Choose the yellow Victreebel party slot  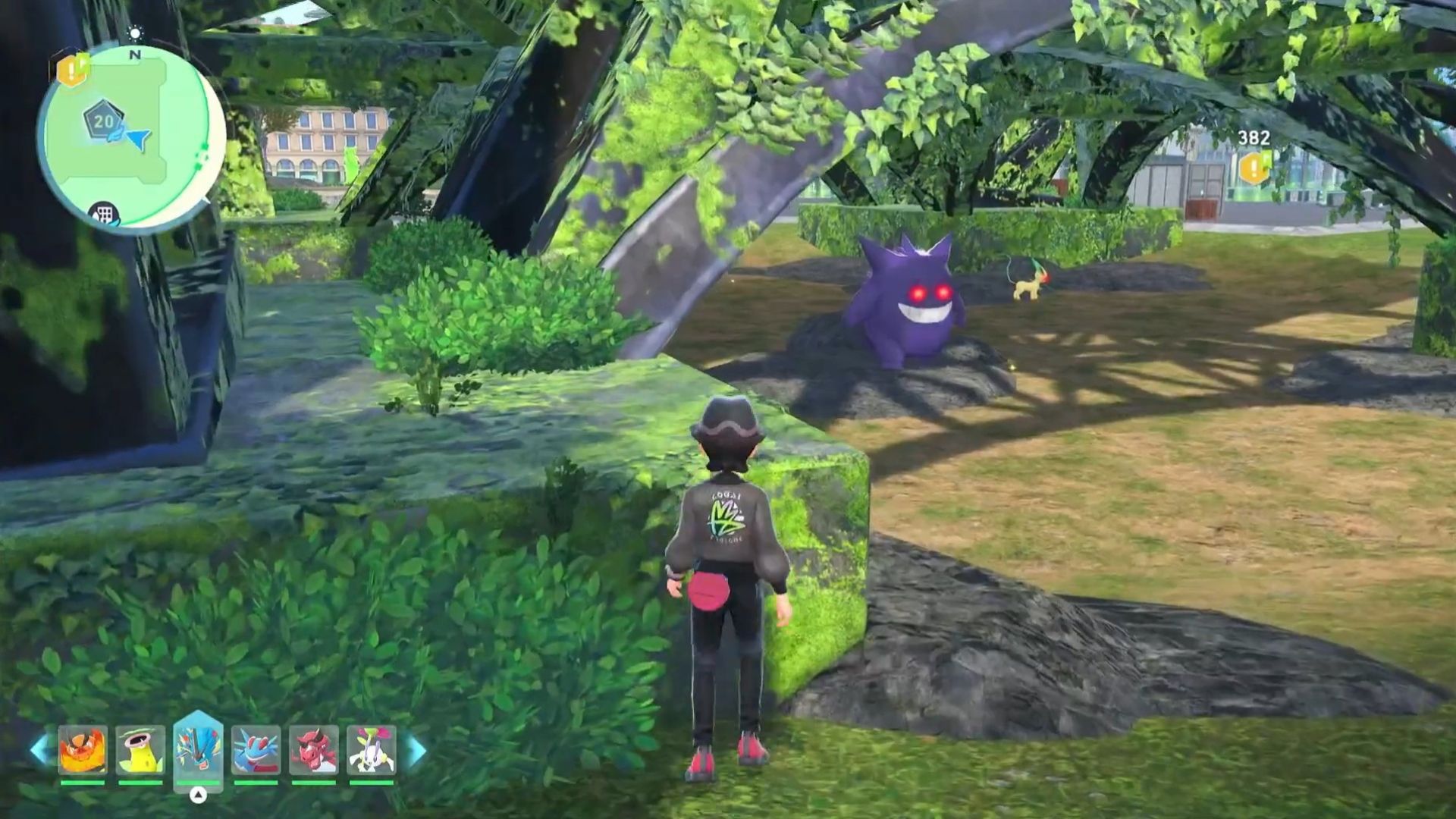pos(140,750)
